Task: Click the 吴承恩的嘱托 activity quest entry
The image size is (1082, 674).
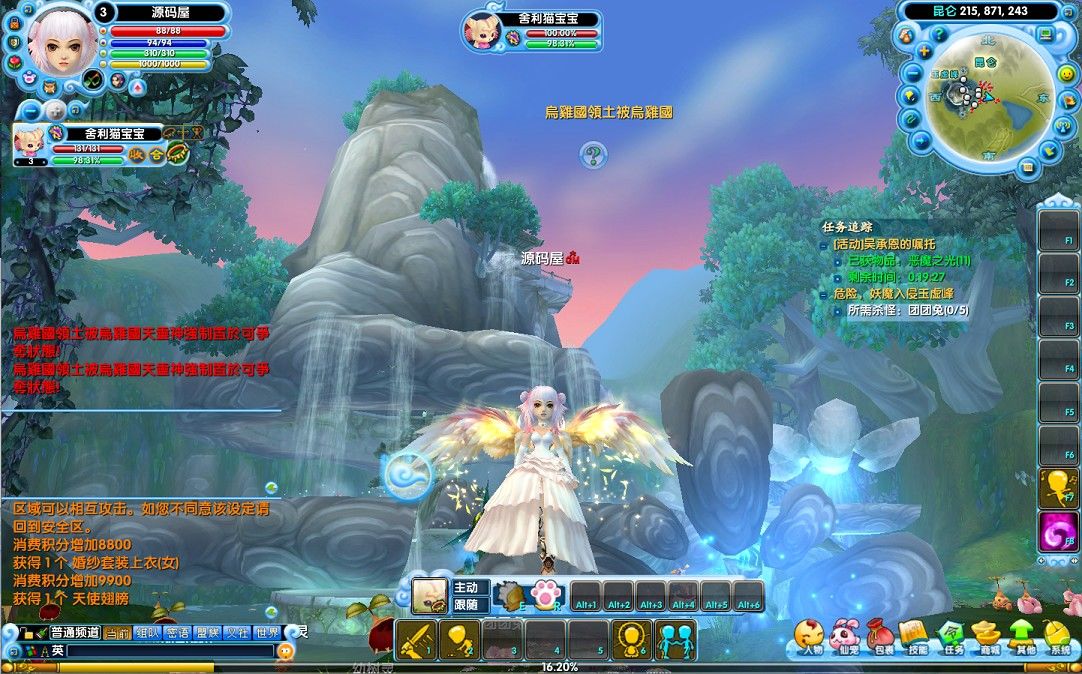Action: 884,244
